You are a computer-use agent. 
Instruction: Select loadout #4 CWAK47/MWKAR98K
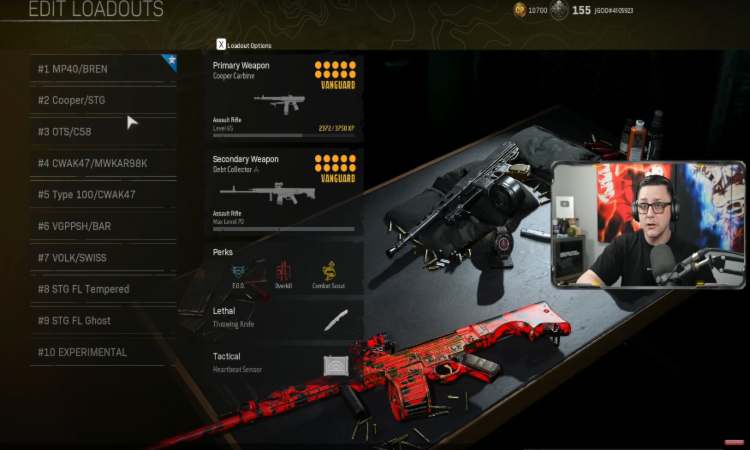[x=102, y=163]
